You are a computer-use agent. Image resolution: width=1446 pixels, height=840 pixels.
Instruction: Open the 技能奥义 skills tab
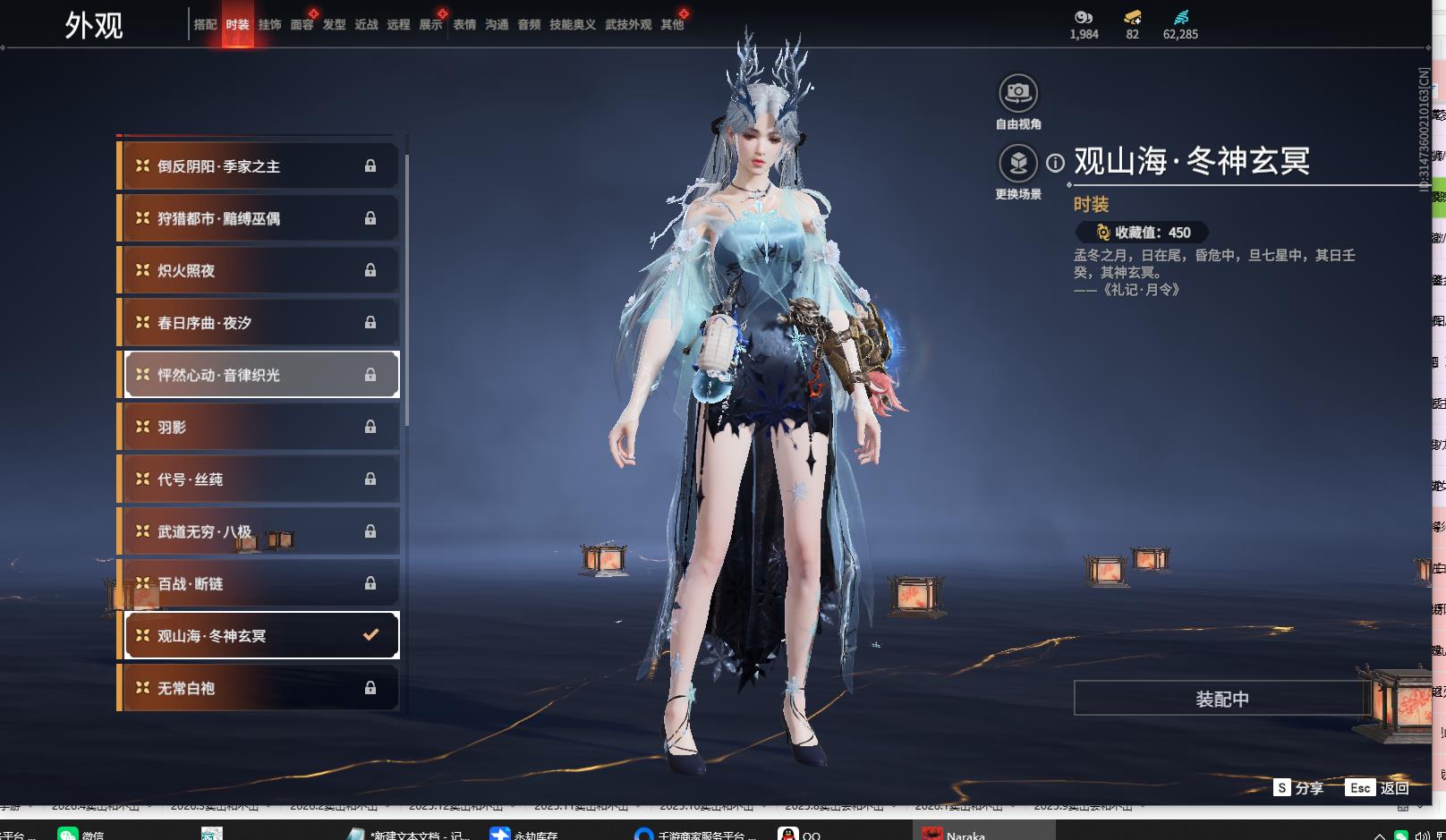572,24
